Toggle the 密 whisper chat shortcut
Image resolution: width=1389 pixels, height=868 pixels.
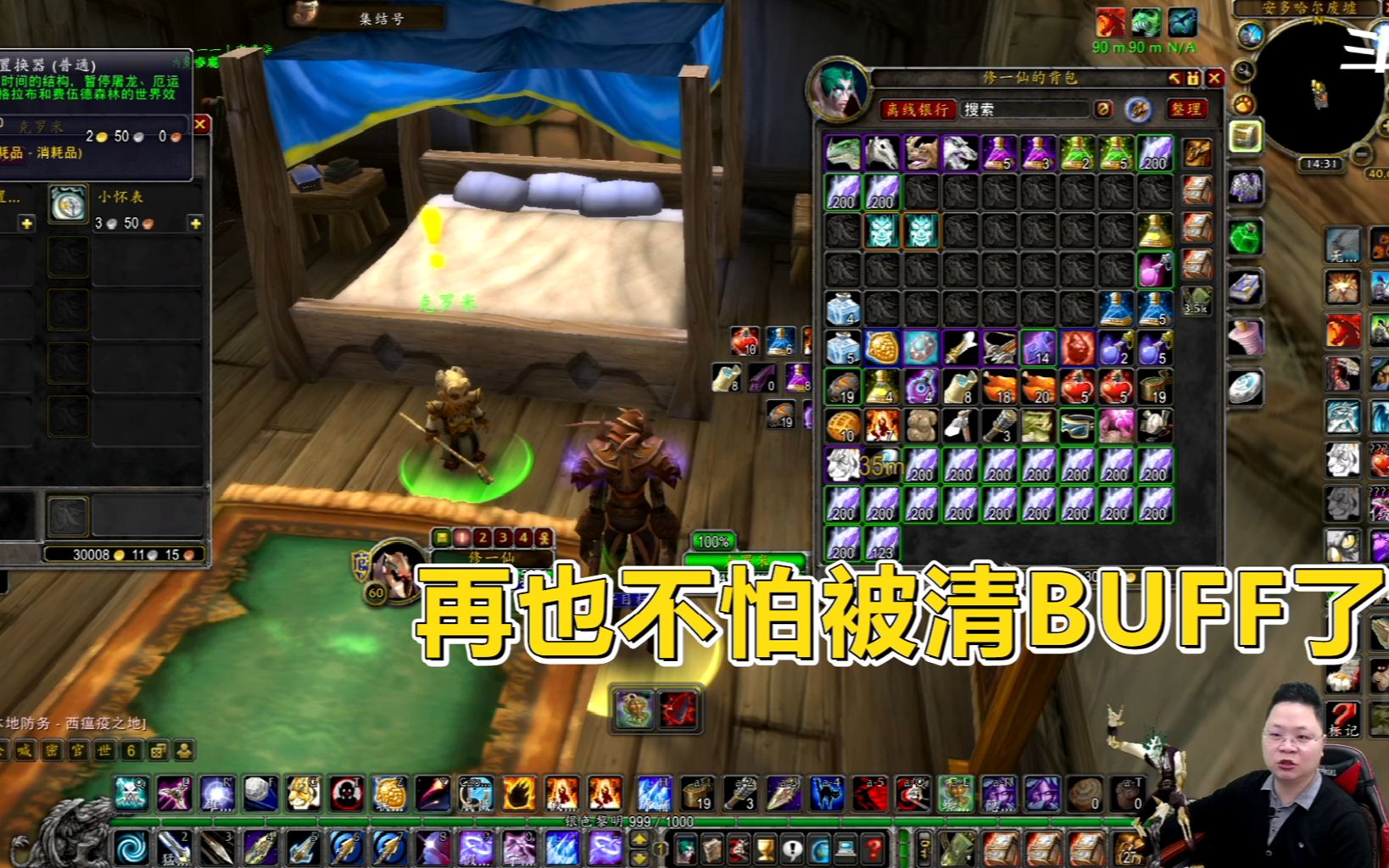[50, 749]
